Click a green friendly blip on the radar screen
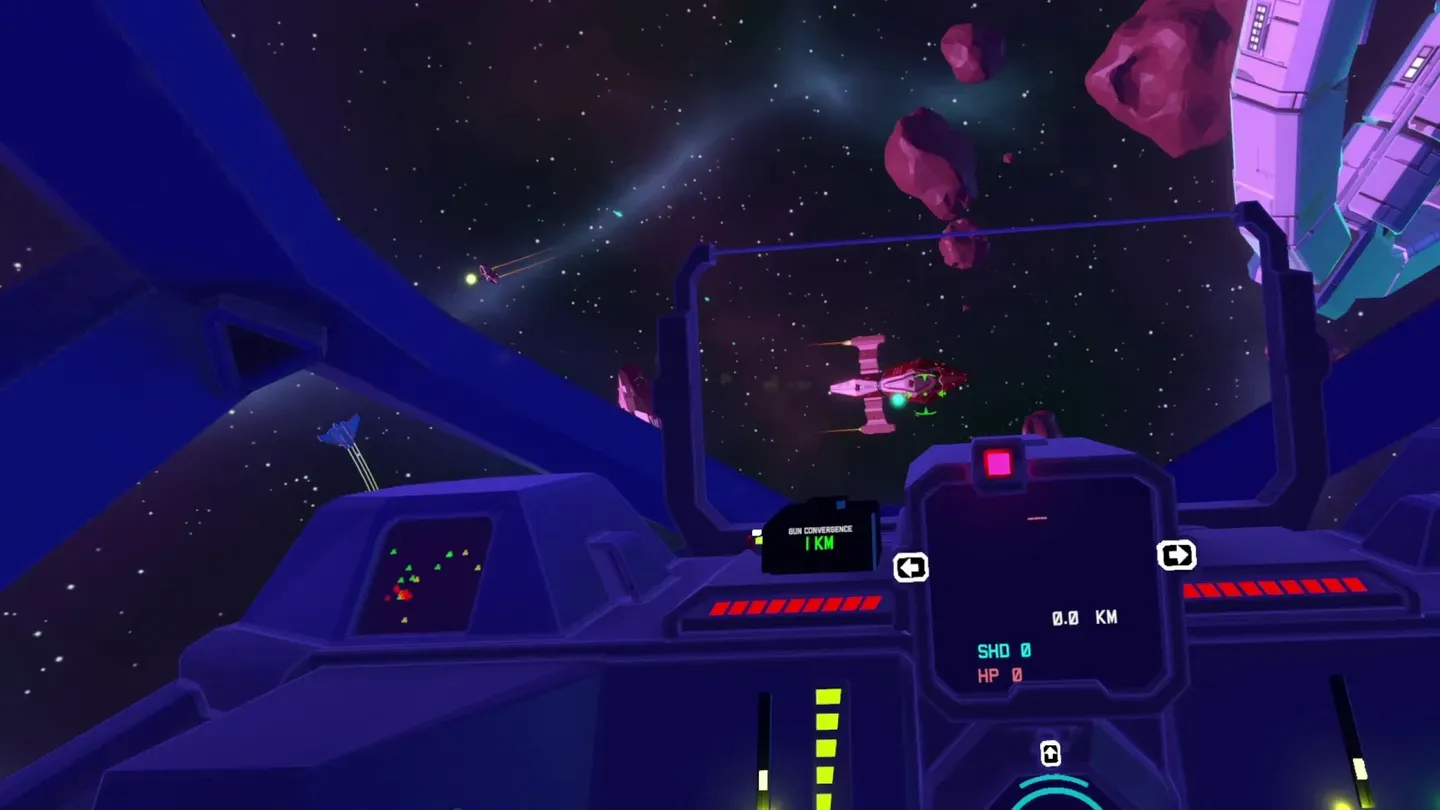The height and width of the screenshot is (810, 1440). pos(450,556)
